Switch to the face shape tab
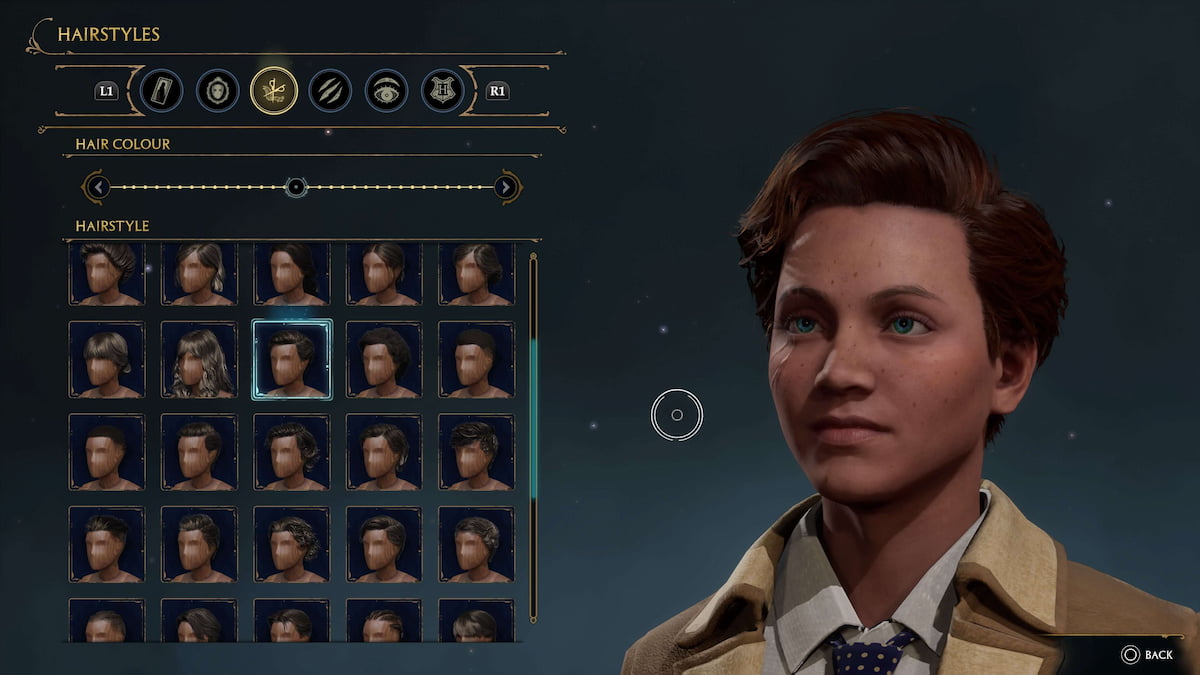Screen dimensions: 1200x675 [x=217, y=91]
